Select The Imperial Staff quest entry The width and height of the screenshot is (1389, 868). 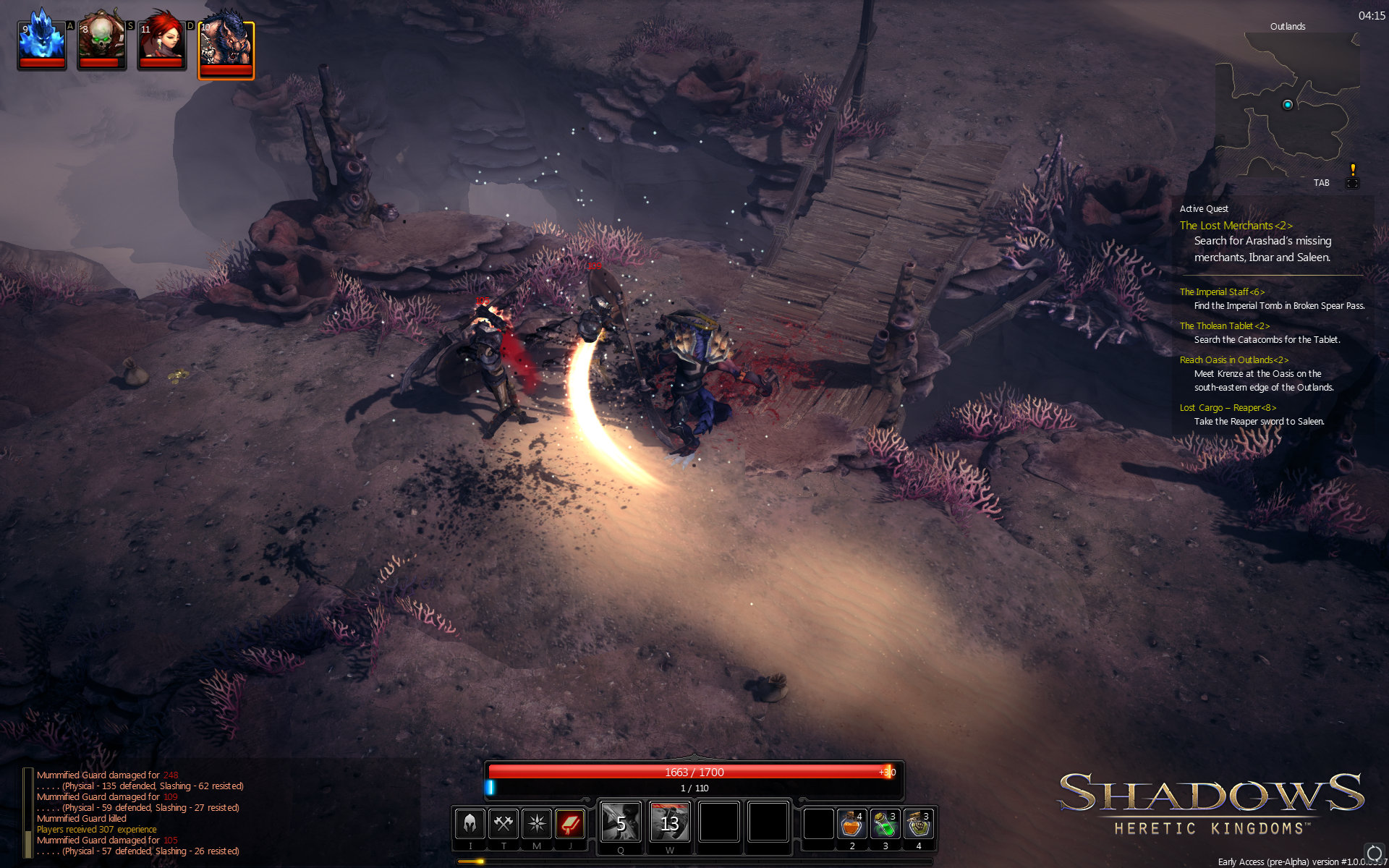click(1222, 292)
